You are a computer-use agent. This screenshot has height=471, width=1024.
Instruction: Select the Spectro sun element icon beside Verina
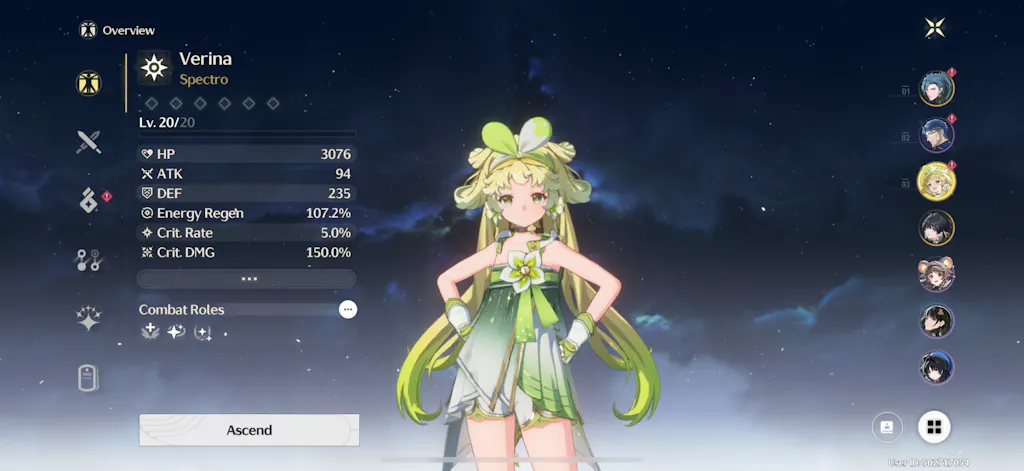click(154, 67)
